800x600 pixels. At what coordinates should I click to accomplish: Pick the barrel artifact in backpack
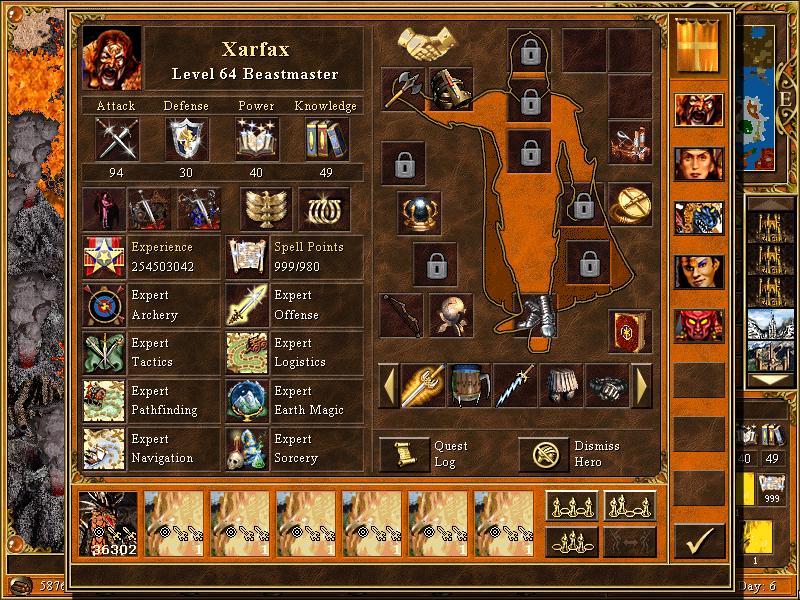pyautogui.click(x=469, y=386)
